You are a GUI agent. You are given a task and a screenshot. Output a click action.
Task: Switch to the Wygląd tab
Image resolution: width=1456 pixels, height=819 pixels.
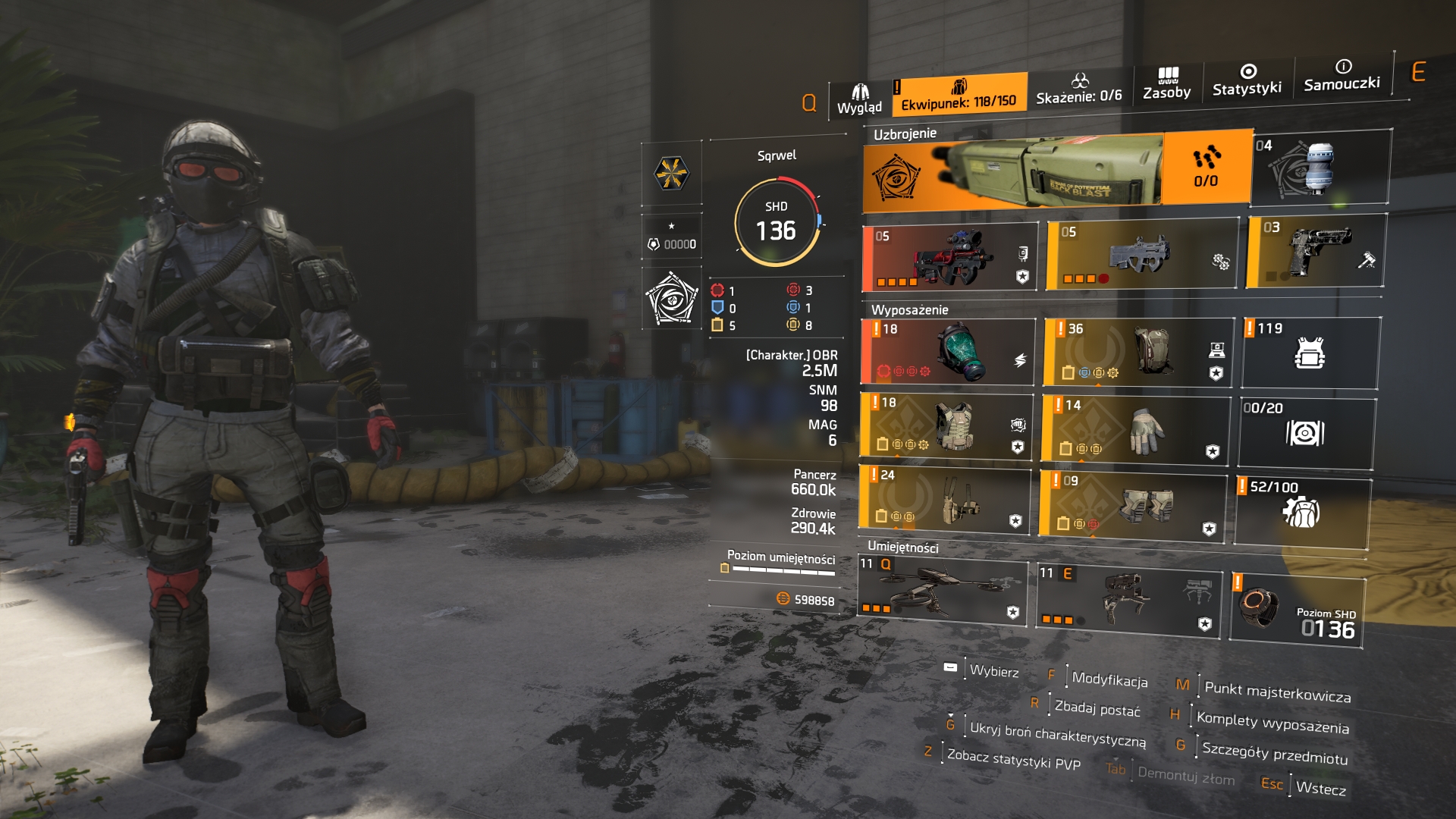[x=859, y=99]
